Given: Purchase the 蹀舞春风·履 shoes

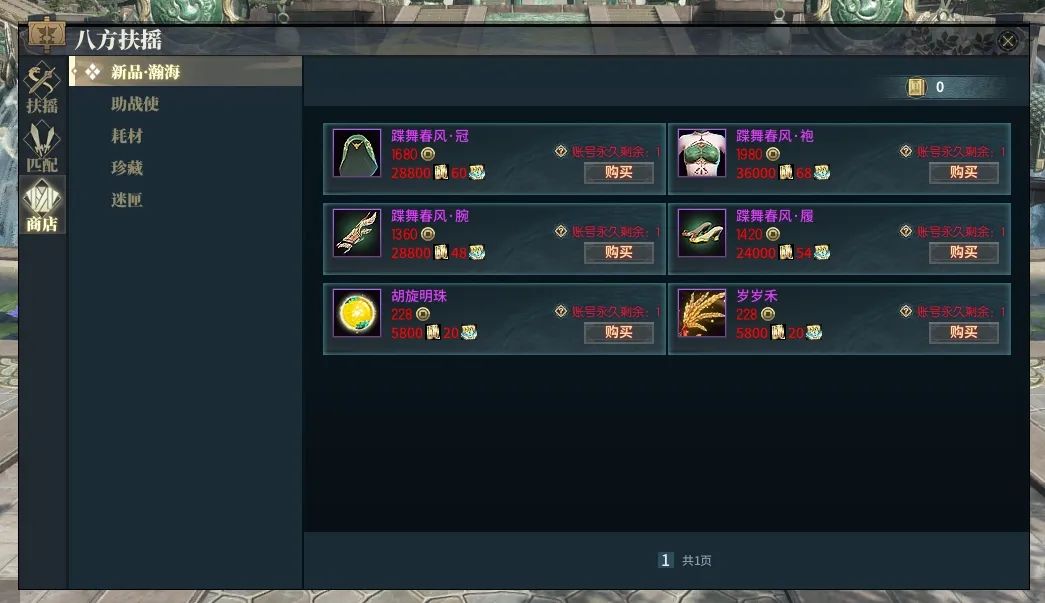Looking at the screenshot, I should click(x=963, y=252).
